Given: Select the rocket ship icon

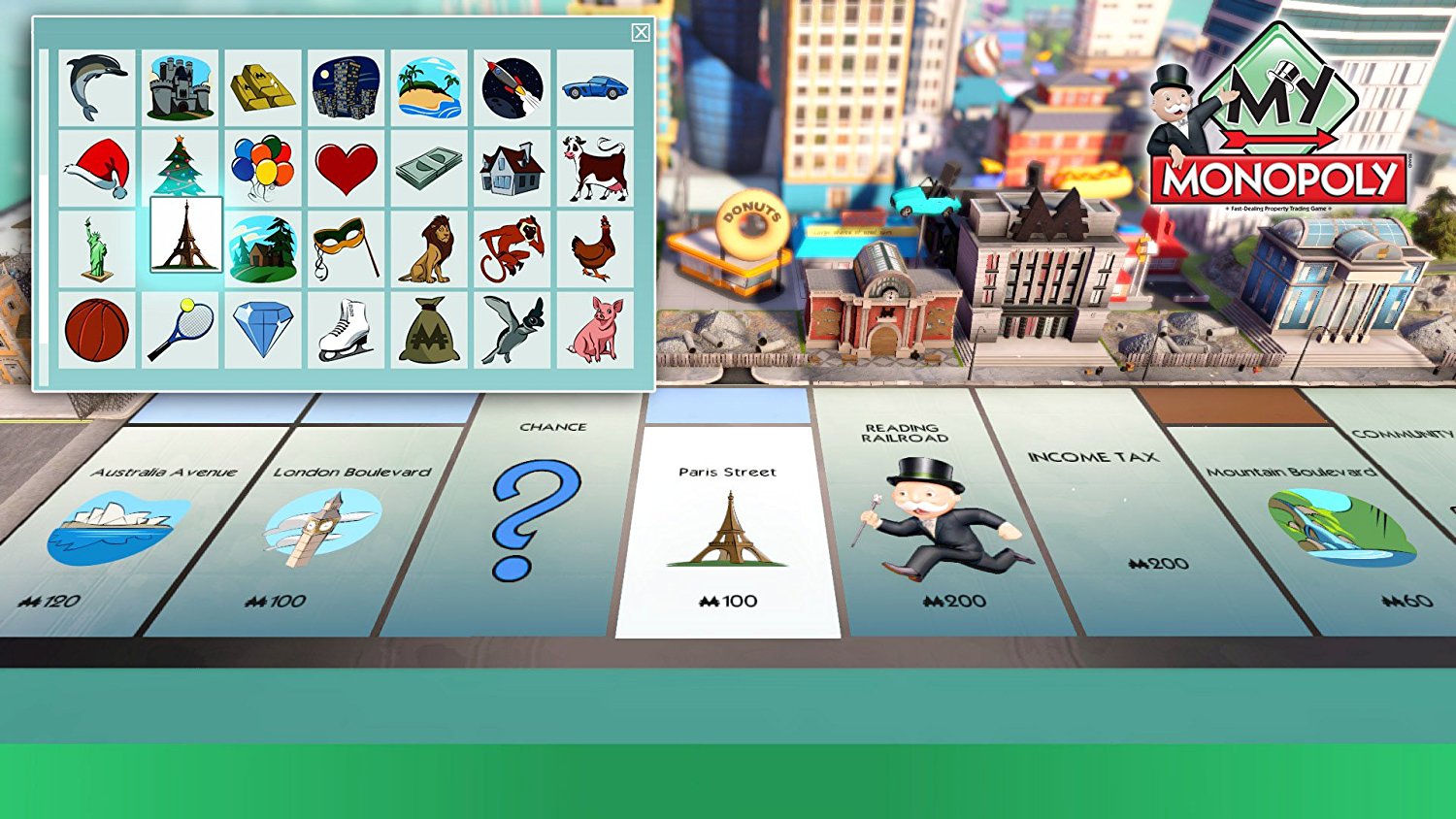Looking at the screenshot, I should point(513,85).
